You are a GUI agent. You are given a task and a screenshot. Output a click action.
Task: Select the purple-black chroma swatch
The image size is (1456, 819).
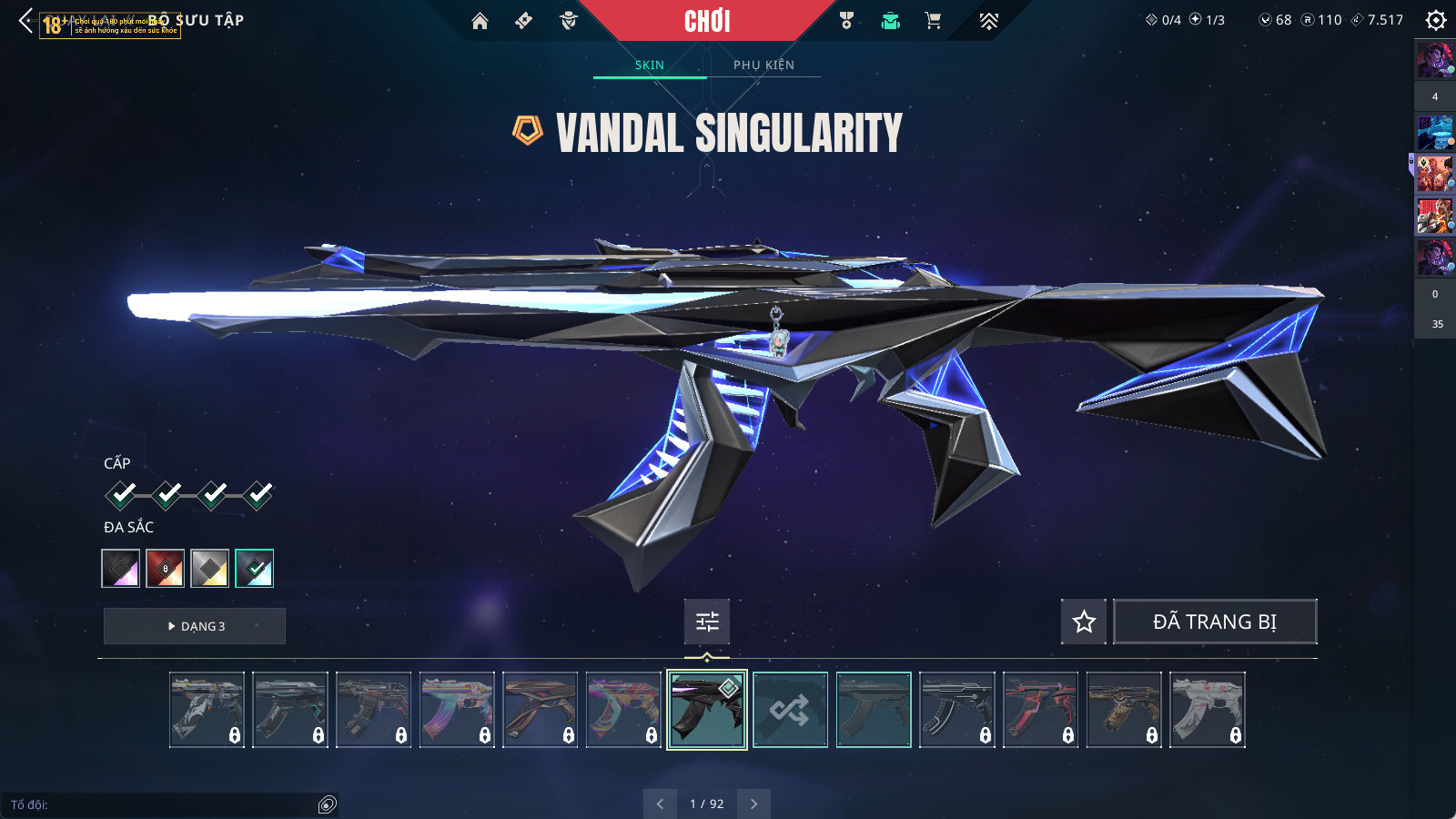click(121, 569)
